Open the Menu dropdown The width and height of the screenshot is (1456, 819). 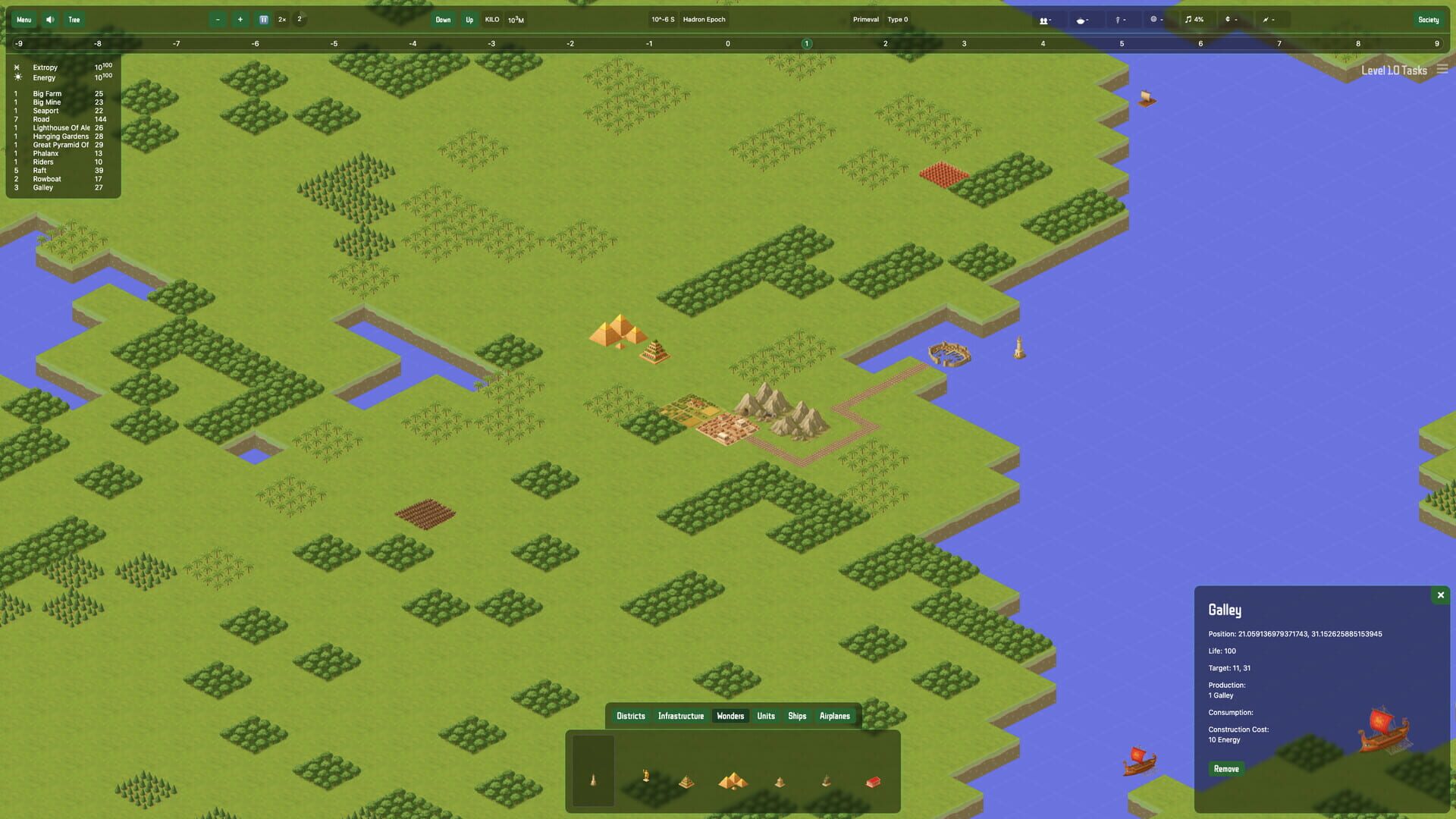click(24, 20)
